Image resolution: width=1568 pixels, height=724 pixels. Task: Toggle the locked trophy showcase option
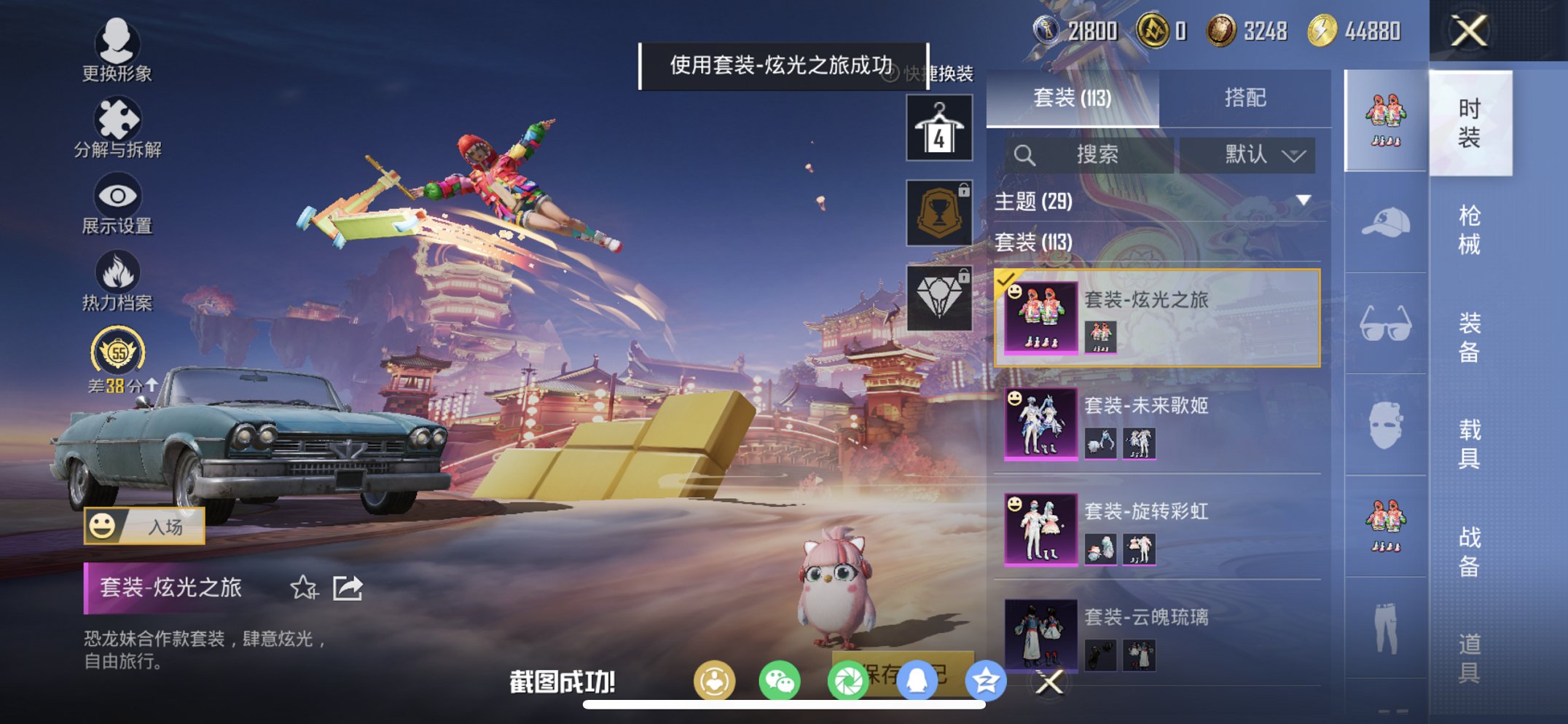tap(938, 212)
